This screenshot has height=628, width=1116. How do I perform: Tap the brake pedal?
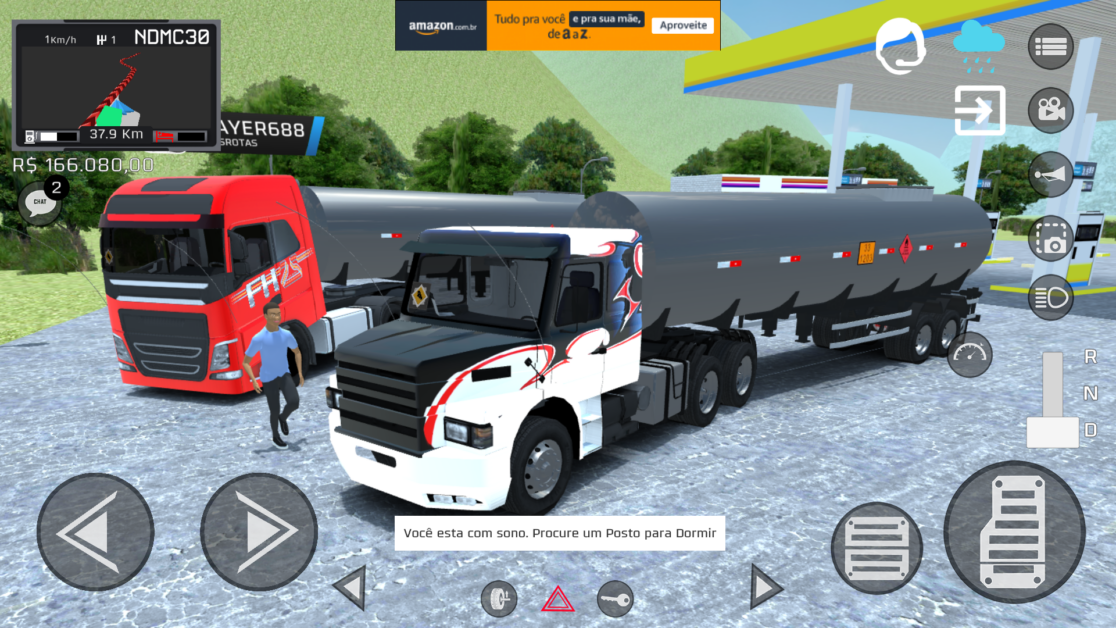(x=876, y=547)
